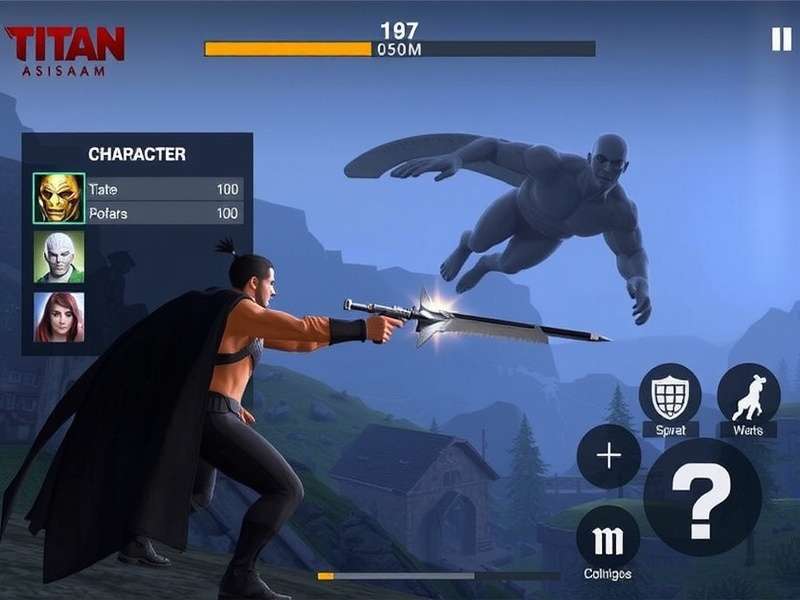This screenshot has height=600, width=800.
Task: Select the Tiate stat row
Action: point(165,189)
